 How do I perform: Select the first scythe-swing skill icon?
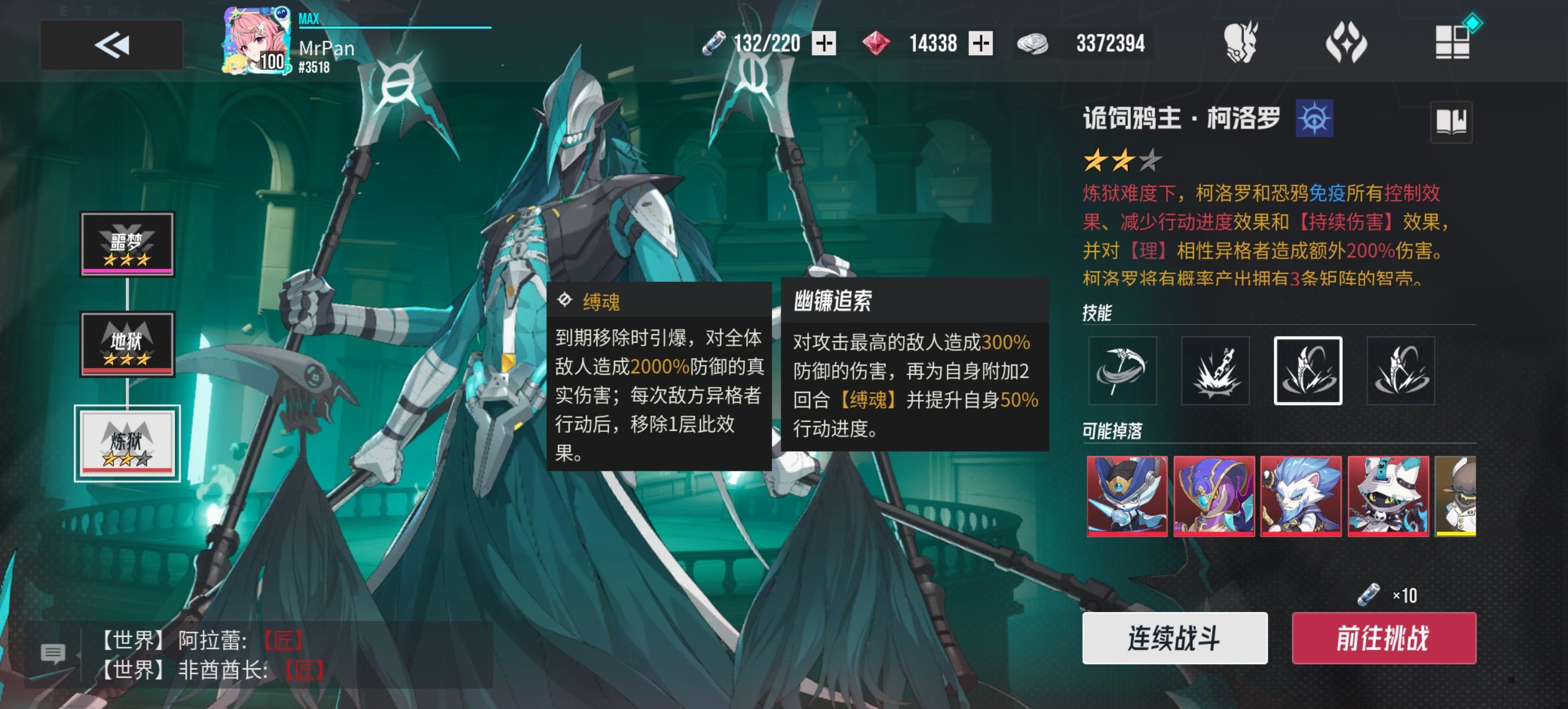pyautogui.click(x=1124, y=372)
